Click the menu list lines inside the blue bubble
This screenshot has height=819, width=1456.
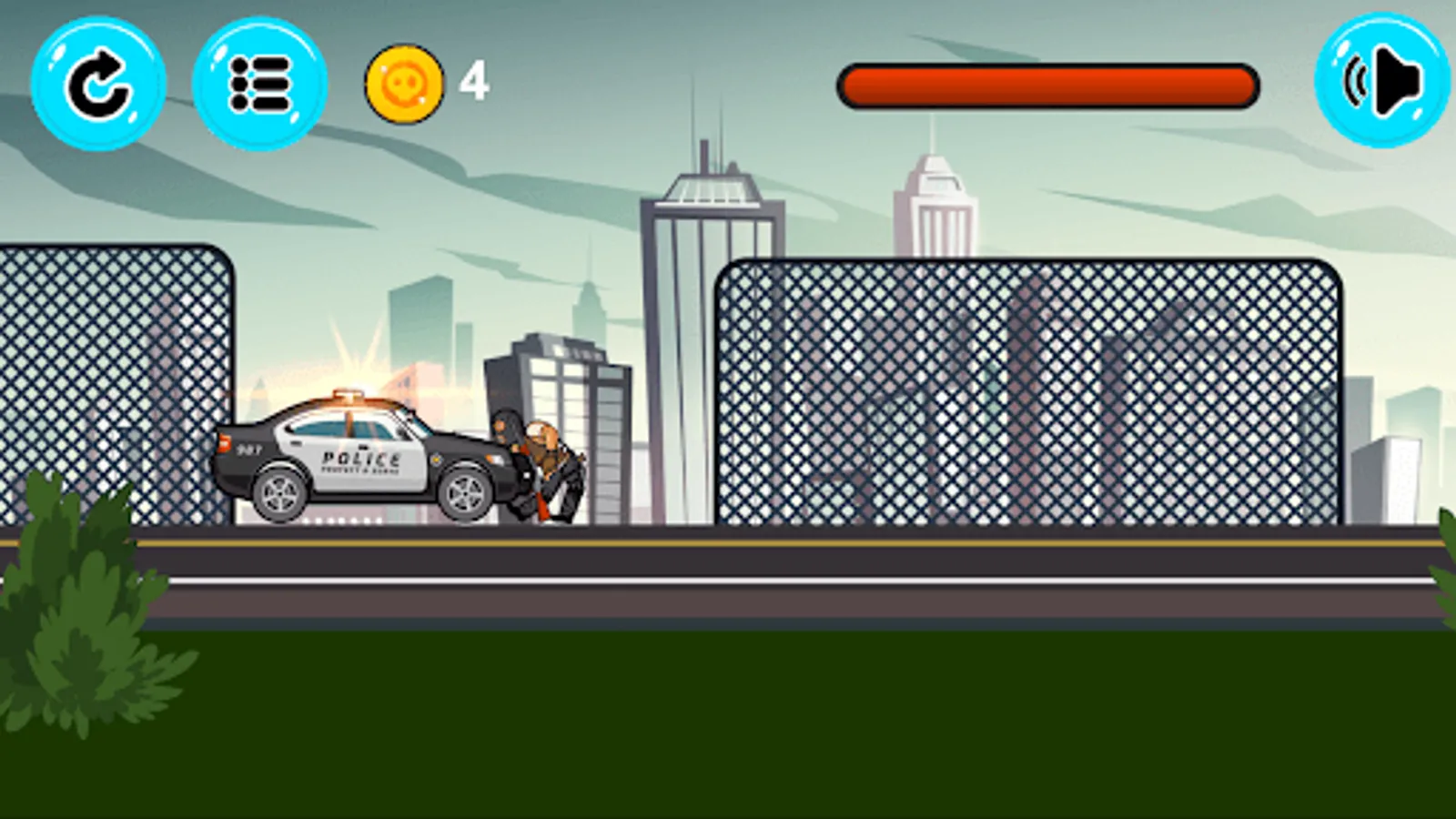pyautogui.click(x=259, y=86)
